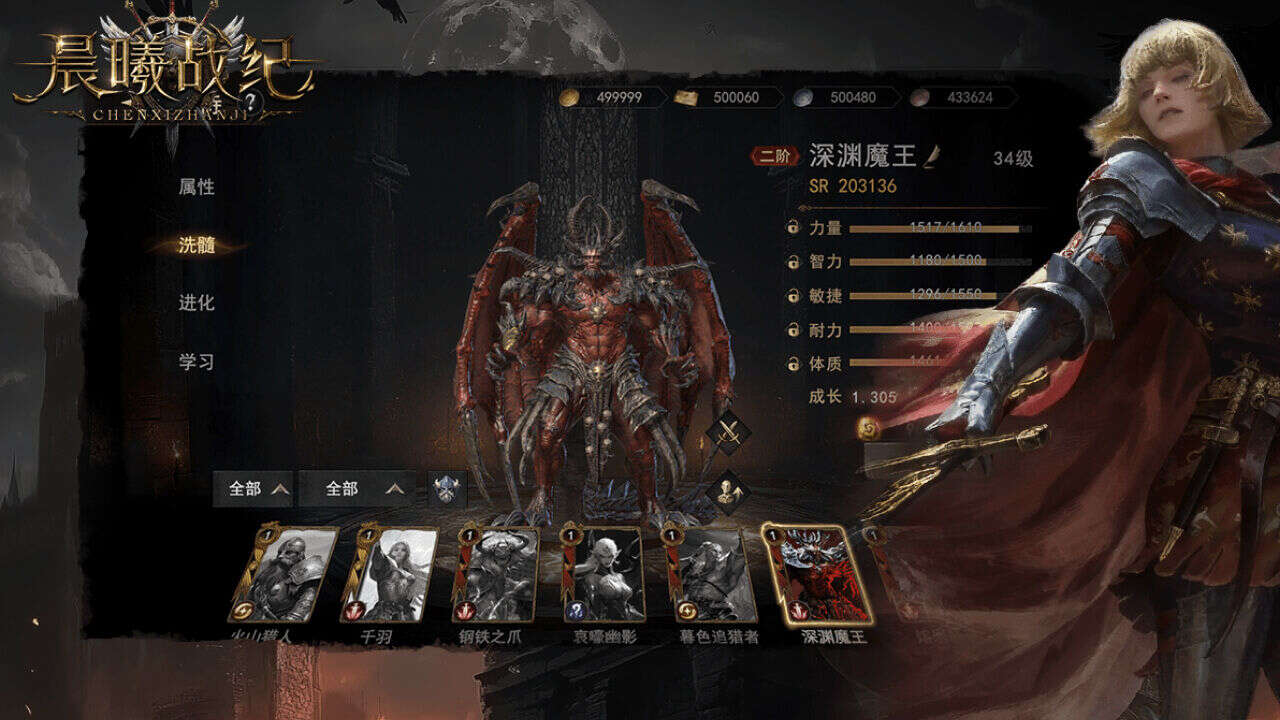Open the 进化 tab
Viewport: 1280px width, 720px height.
[197, 303]
